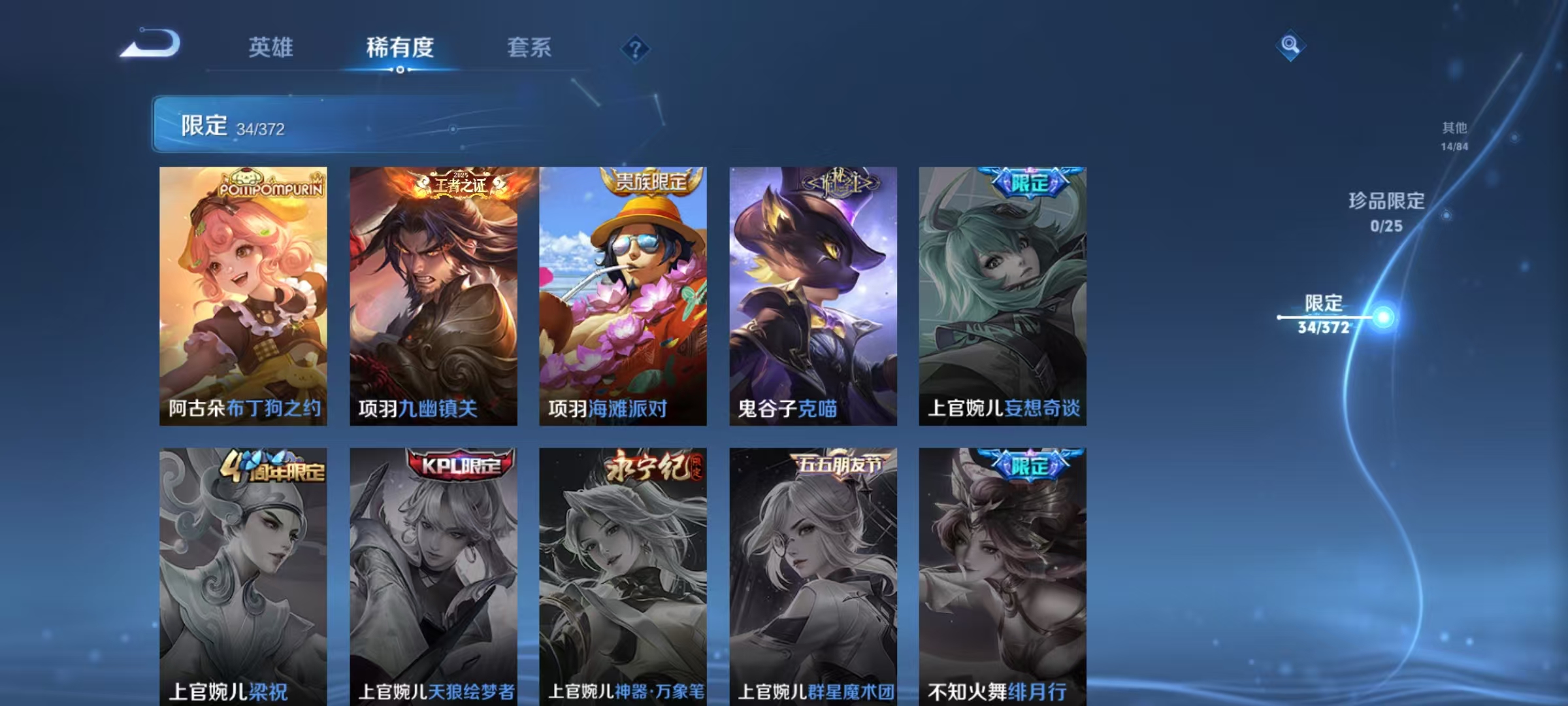Open the search magnifier icon

coord(1289,46)
